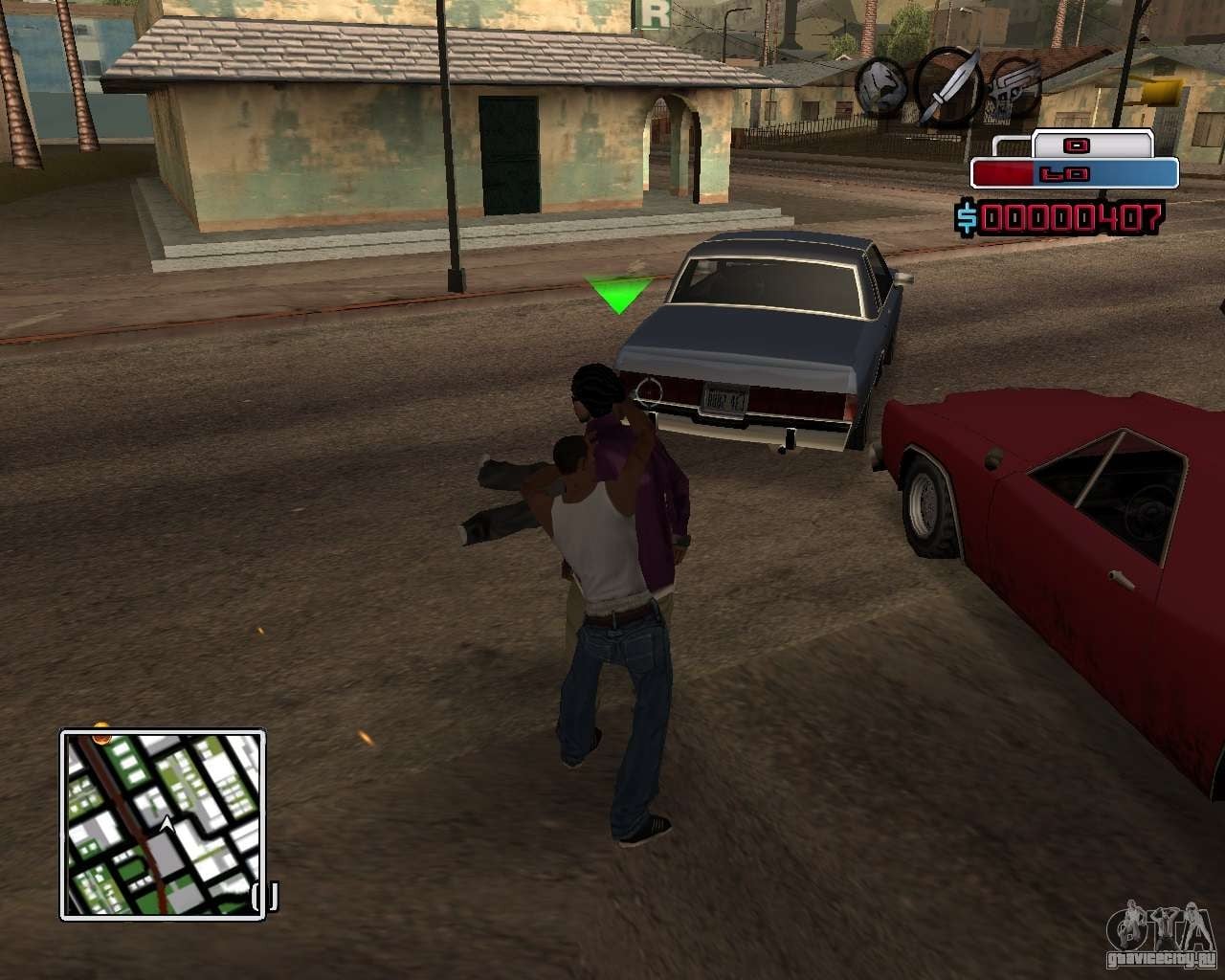Viewport: 1225px width, 980px height.
Task: Select the fist weapon icon
Action: point(881,83)
